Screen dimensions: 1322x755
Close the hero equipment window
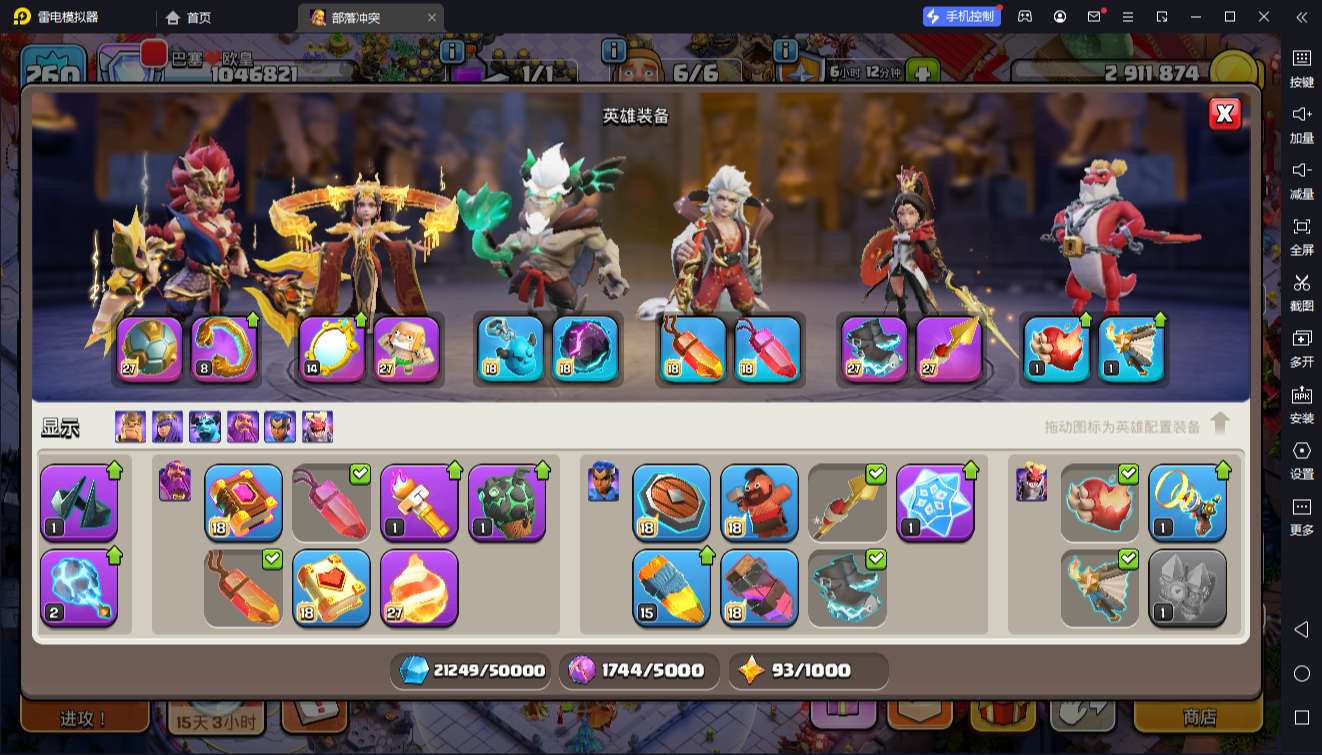coord(1224,114)
